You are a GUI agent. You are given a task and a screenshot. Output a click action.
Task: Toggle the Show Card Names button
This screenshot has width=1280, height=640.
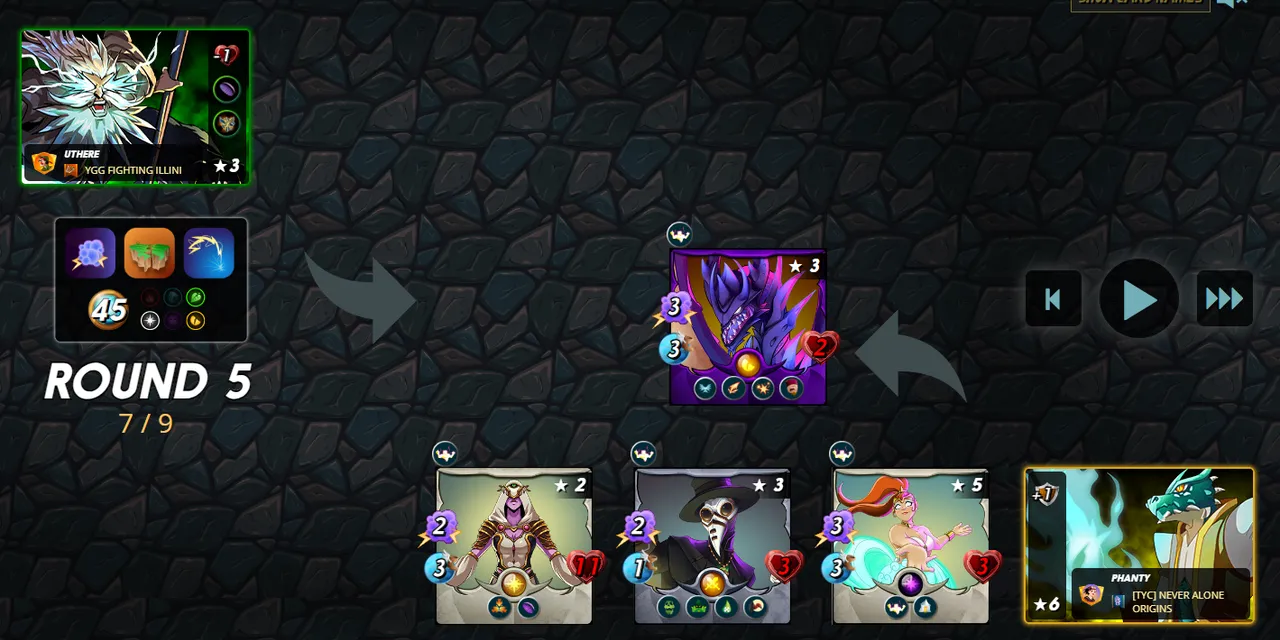[x=1140, y=3]
